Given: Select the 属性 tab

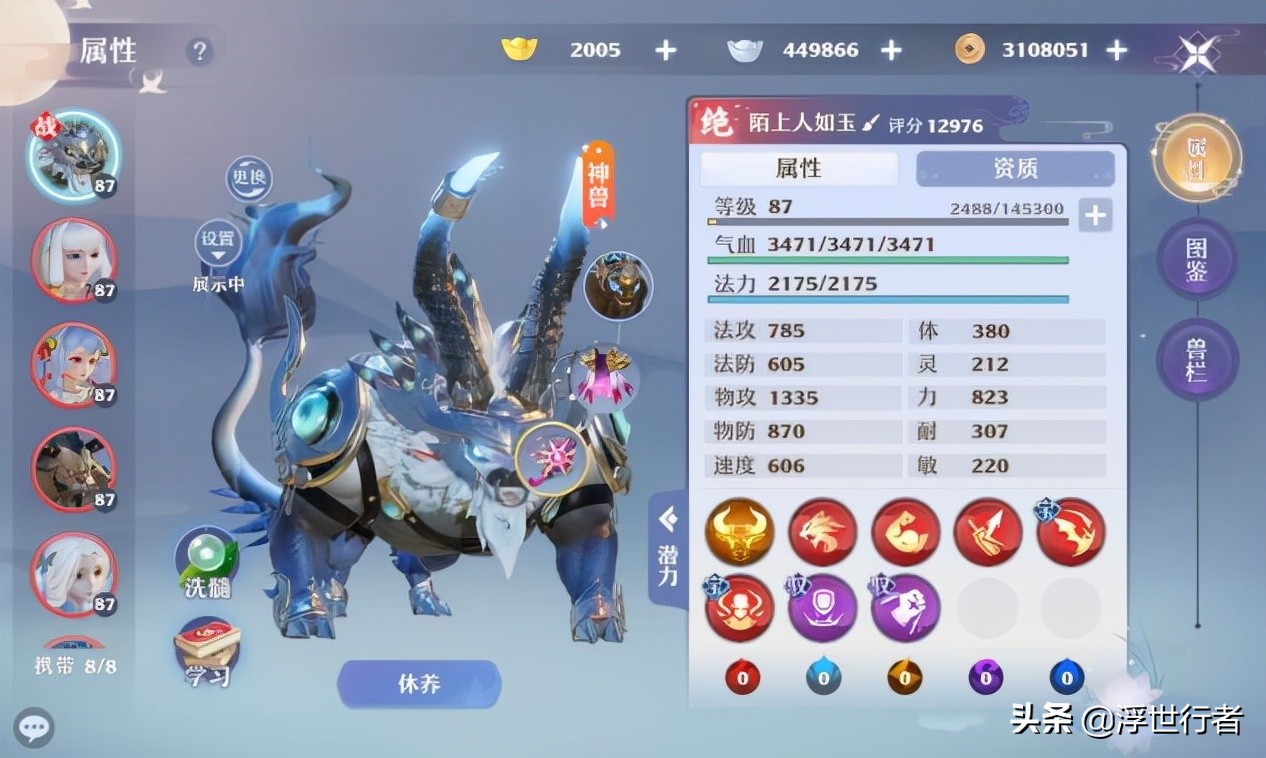Looking at the screenshot, I should coord(798,168).
